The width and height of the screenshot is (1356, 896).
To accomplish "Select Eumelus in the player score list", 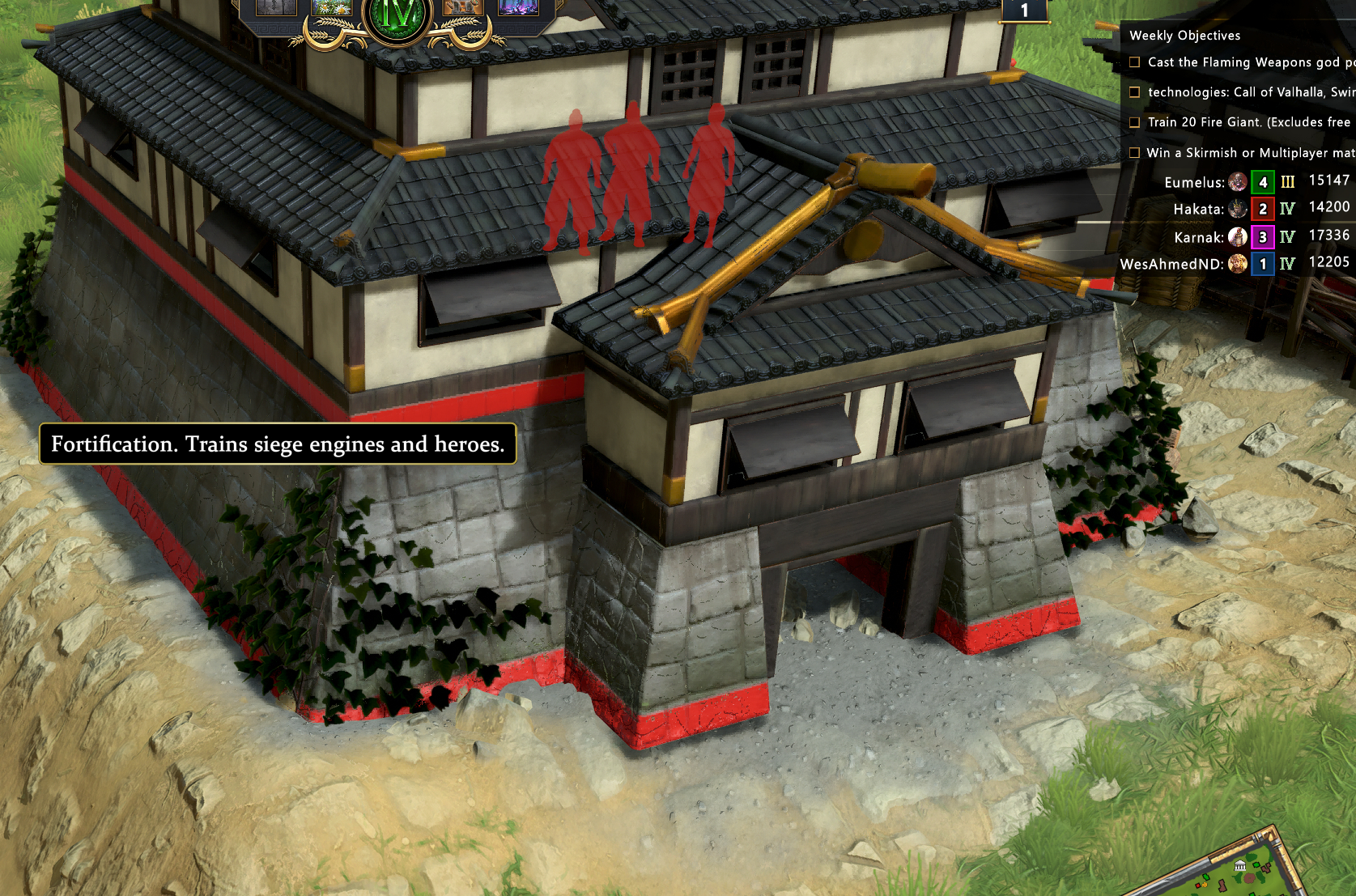I will click(1194, 183).
